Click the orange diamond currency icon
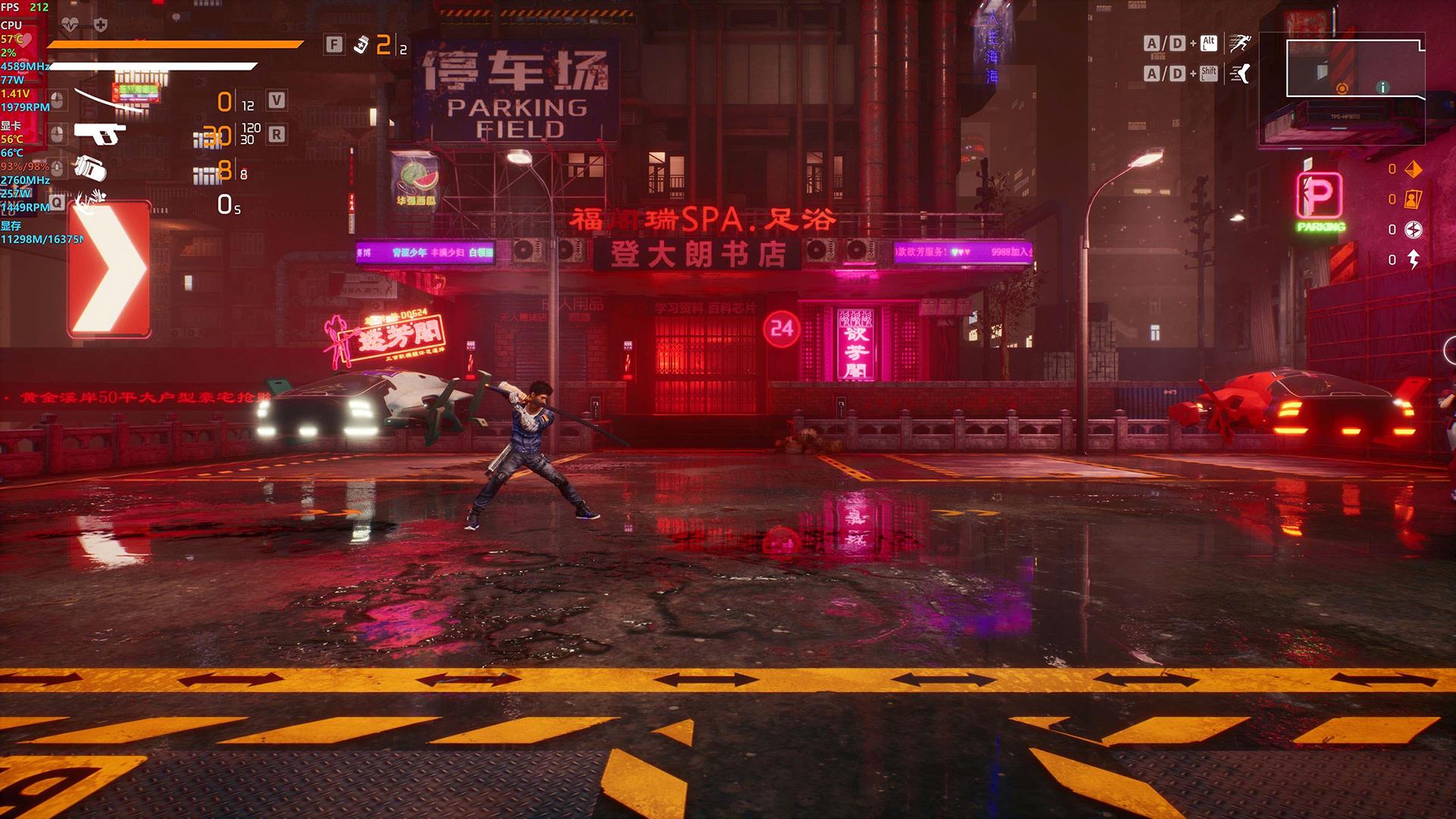1456x819 pixels. click(x=1414, y=169)
